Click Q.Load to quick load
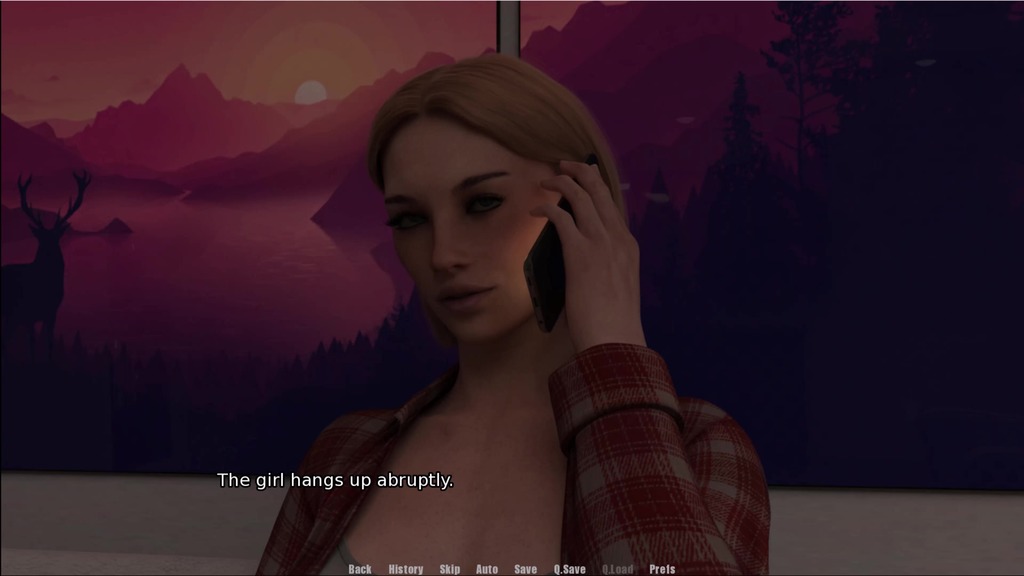This screenshot has height=576, width=1024. [x=618, y=569]
